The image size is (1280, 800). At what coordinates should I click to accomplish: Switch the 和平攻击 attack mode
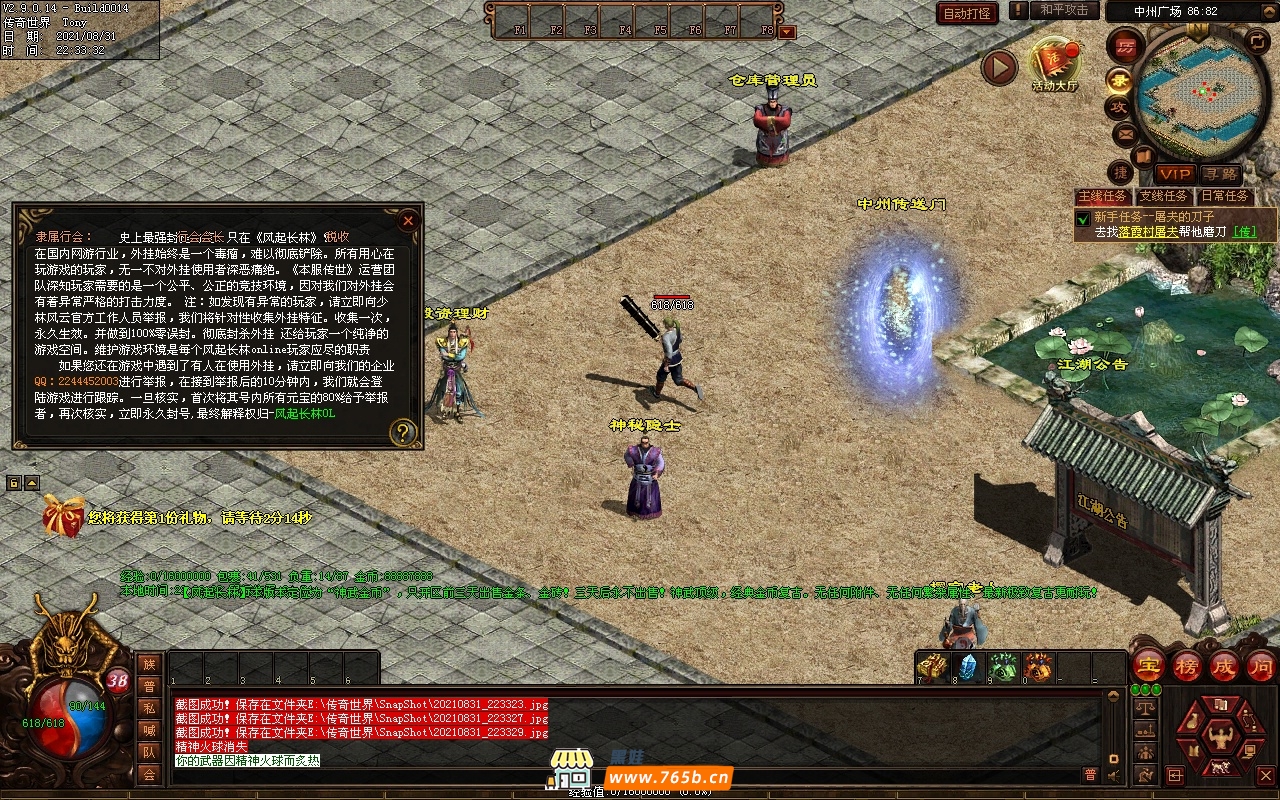1063,10
